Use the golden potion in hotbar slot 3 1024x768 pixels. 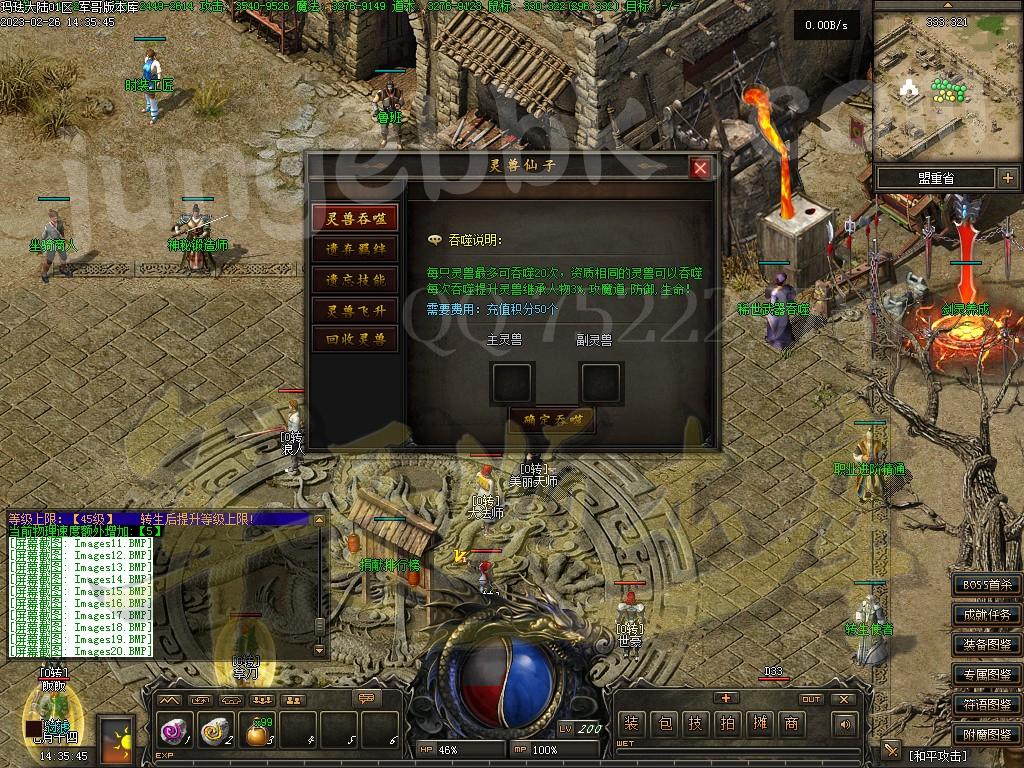pyautogui.click(x=259, y=734)
